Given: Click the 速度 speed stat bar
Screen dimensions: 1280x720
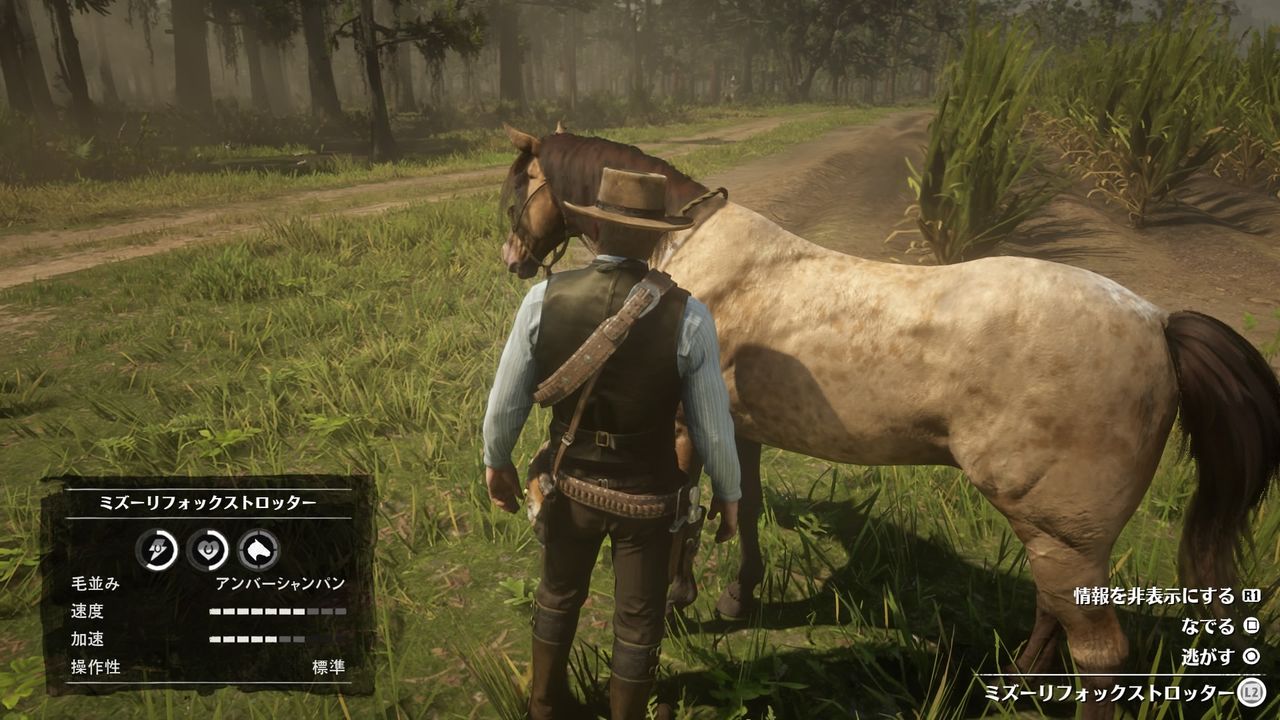Looking at the screenshot, I should (x=276, y=610).
